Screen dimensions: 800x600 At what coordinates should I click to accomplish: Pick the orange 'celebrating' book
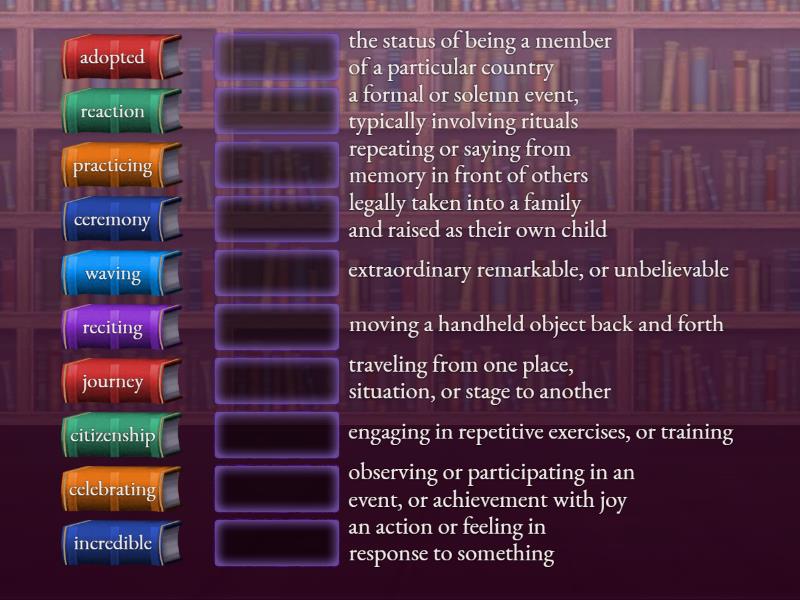[x=119, y=490]
